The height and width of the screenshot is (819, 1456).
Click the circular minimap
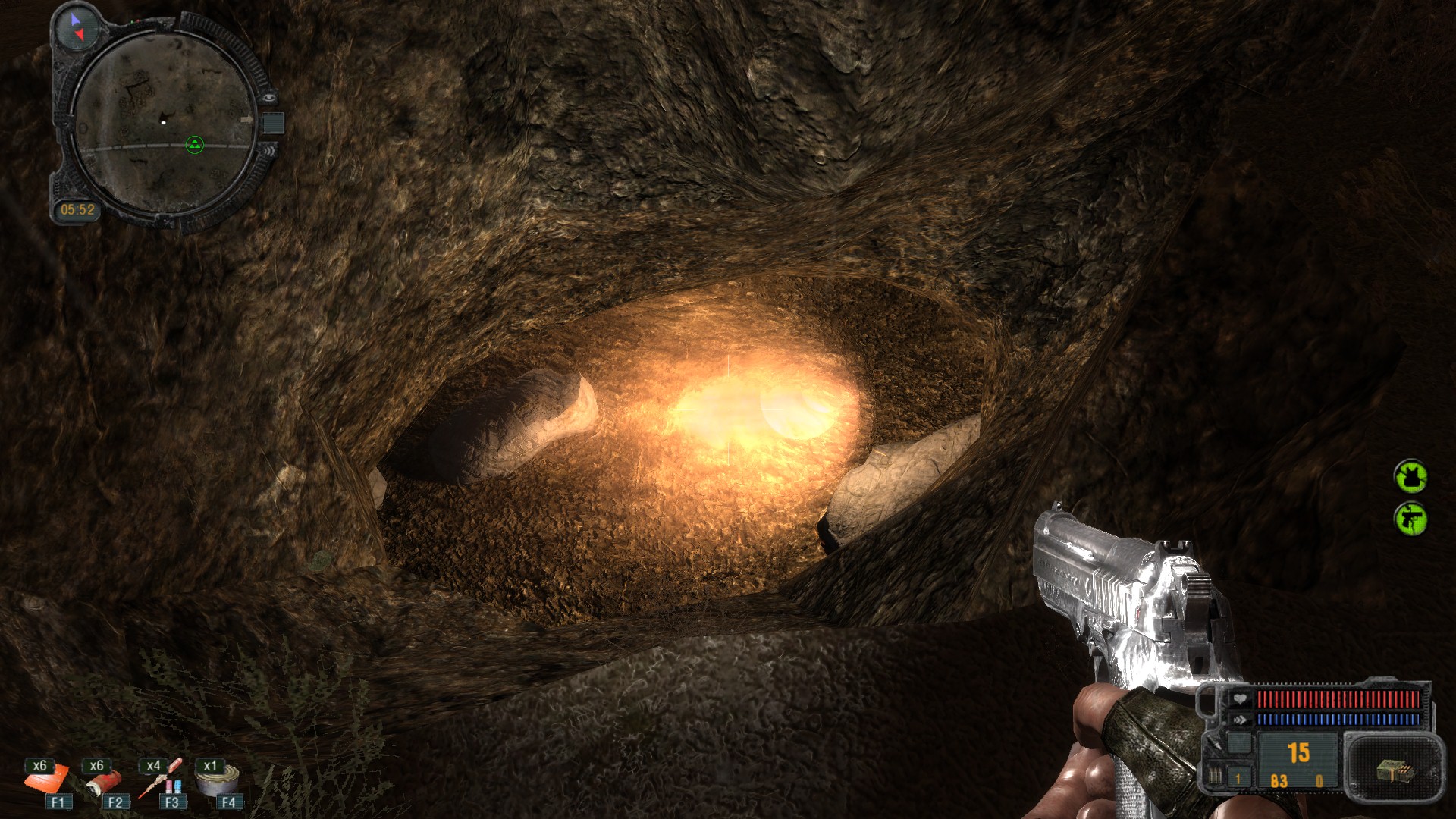(x=165, y=121)
